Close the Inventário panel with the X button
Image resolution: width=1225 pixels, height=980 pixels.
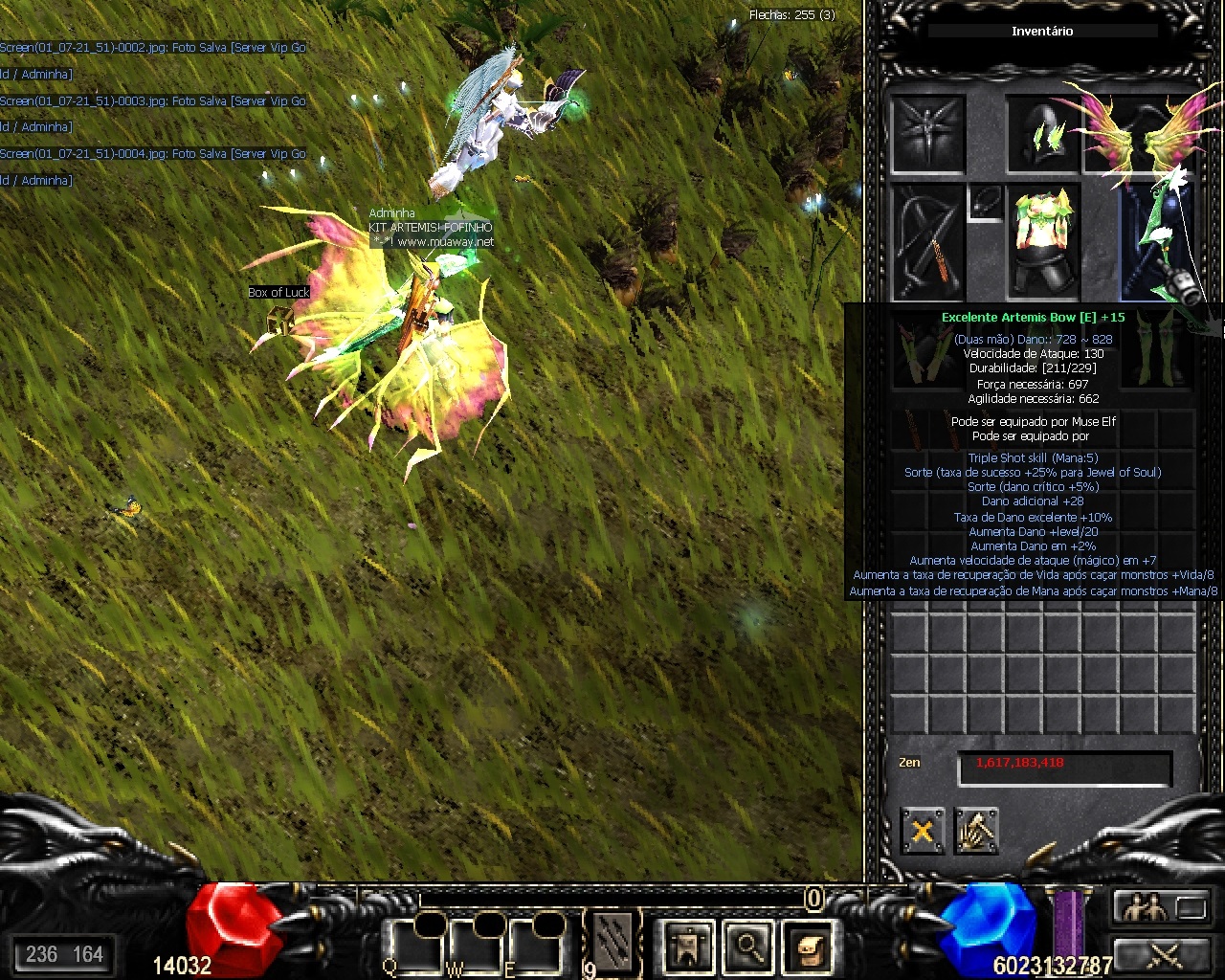tap(922, 830)
